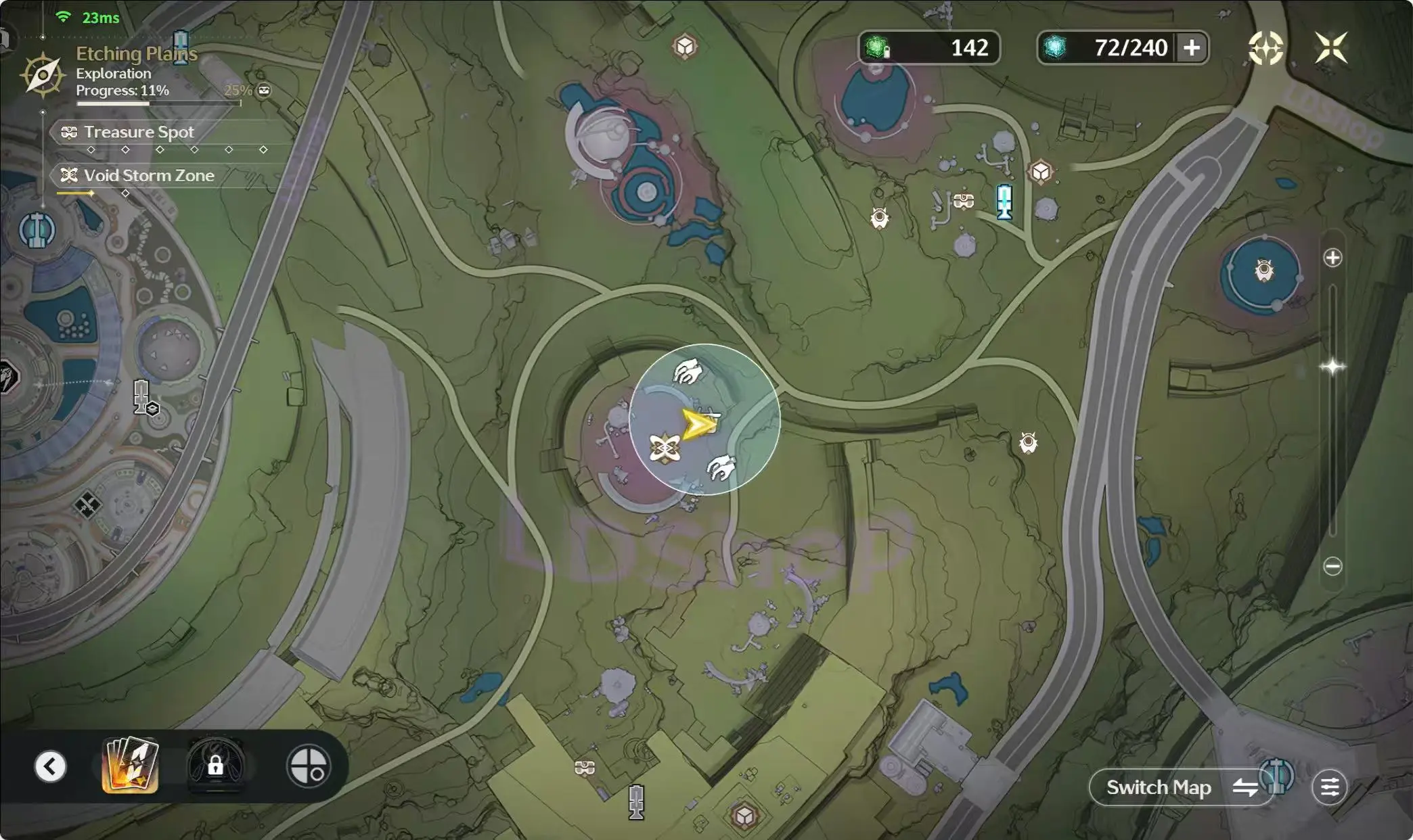Select the Void Storm Zone tracker entry

coord(149,175)
